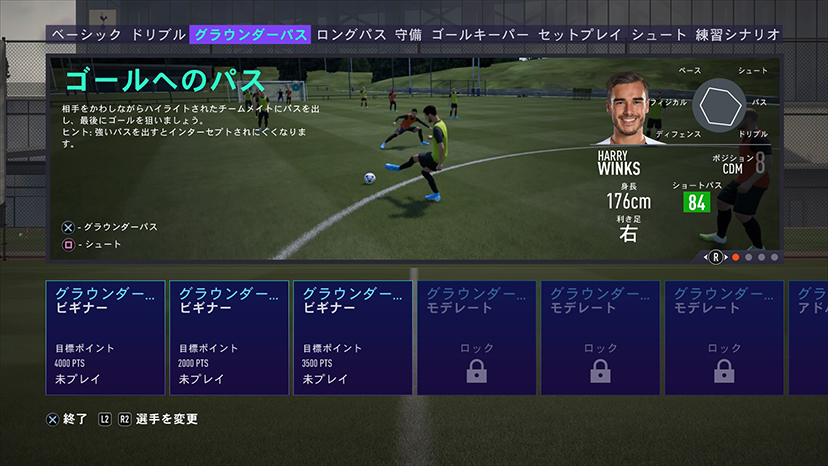The image size is (828, 466).
Task: Open the 練習シナリオ tab
Action: point(739,34)
